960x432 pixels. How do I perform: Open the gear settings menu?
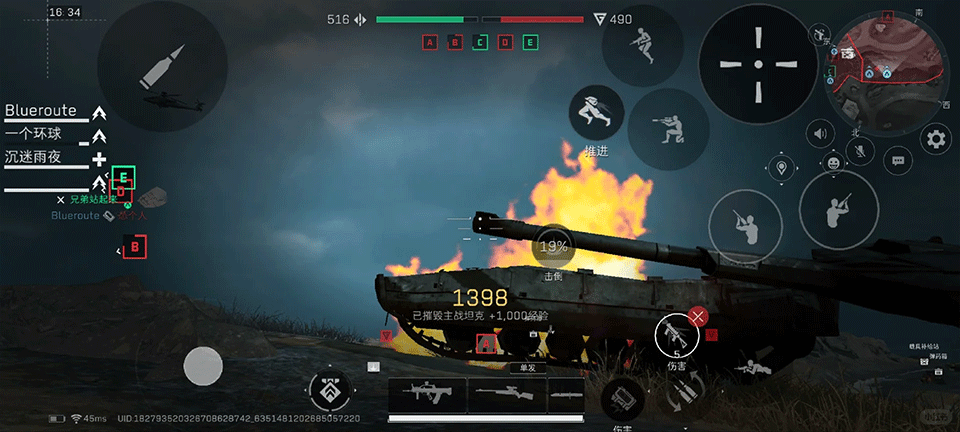pos(936,139)
